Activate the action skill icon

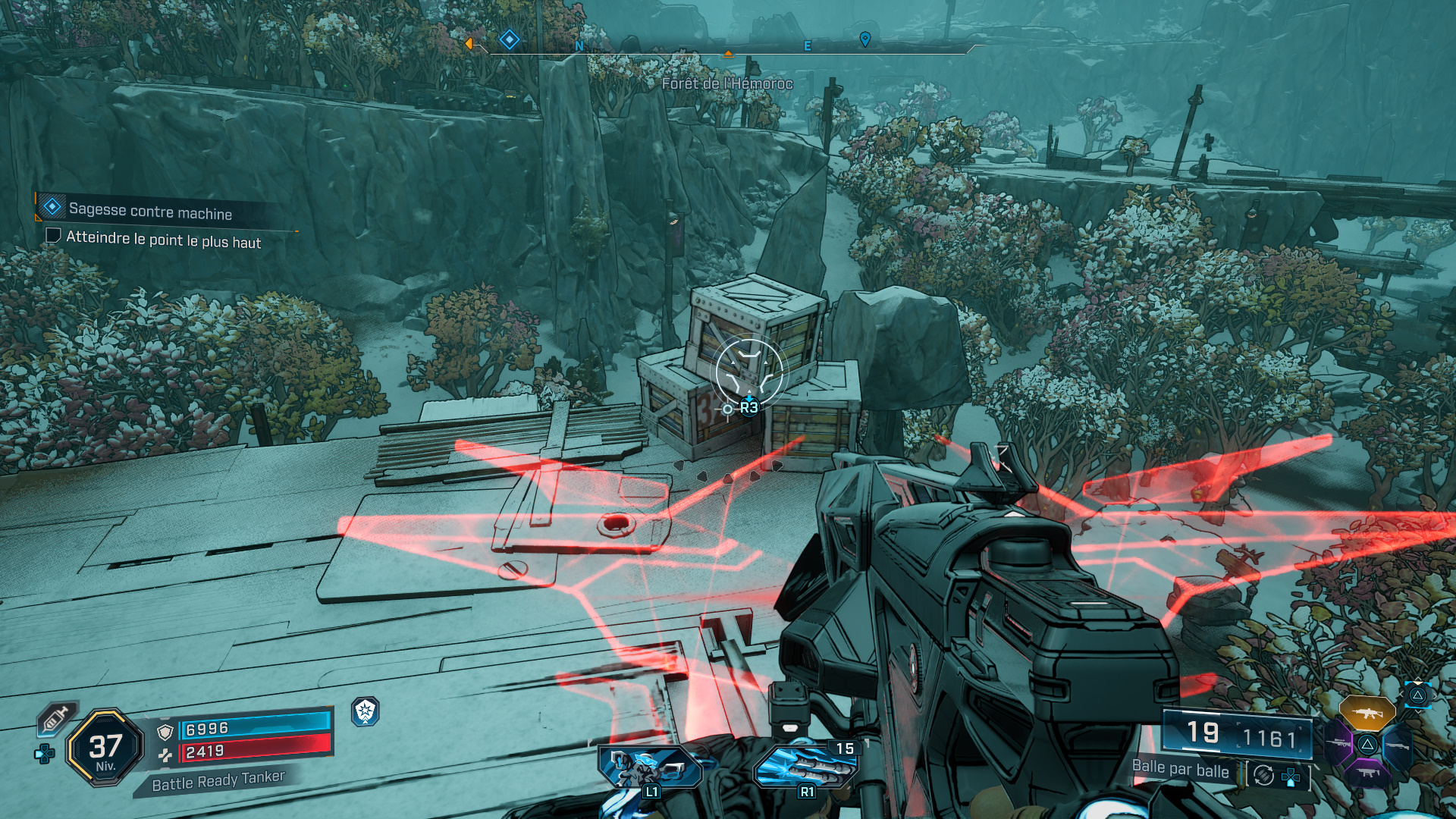click(x=650, y=767)
